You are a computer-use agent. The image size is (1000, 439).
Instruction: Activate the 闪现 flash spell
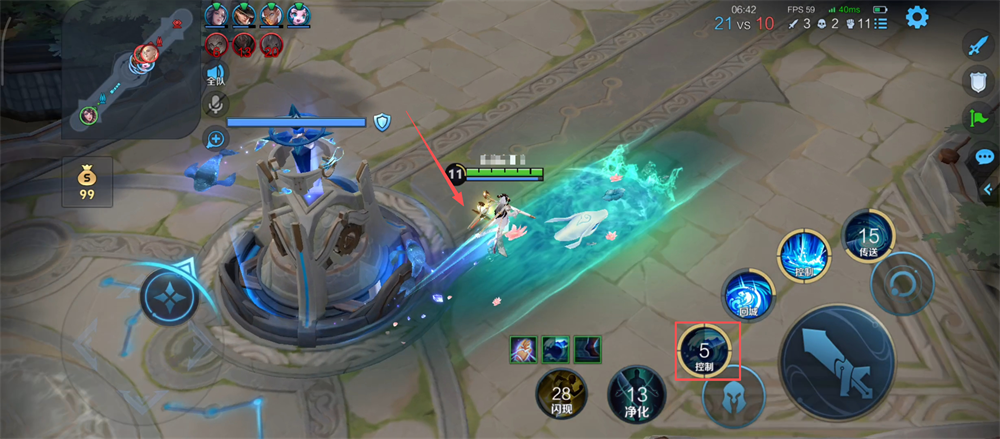click(x=561, y=394)
